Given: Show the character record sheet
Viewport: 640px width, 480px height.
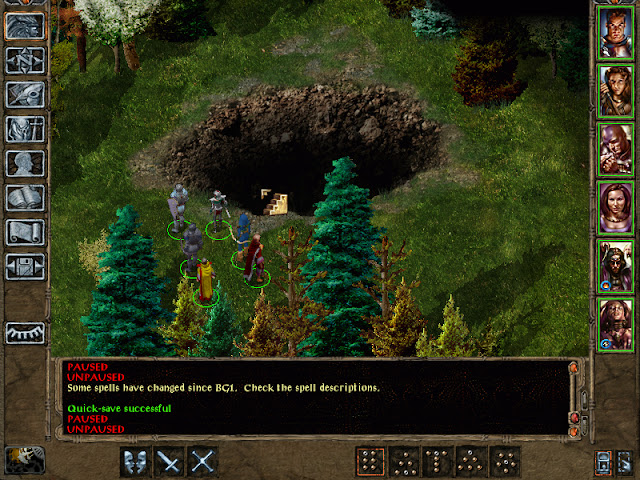Looking at the screenshot, I should coord(25,163).
